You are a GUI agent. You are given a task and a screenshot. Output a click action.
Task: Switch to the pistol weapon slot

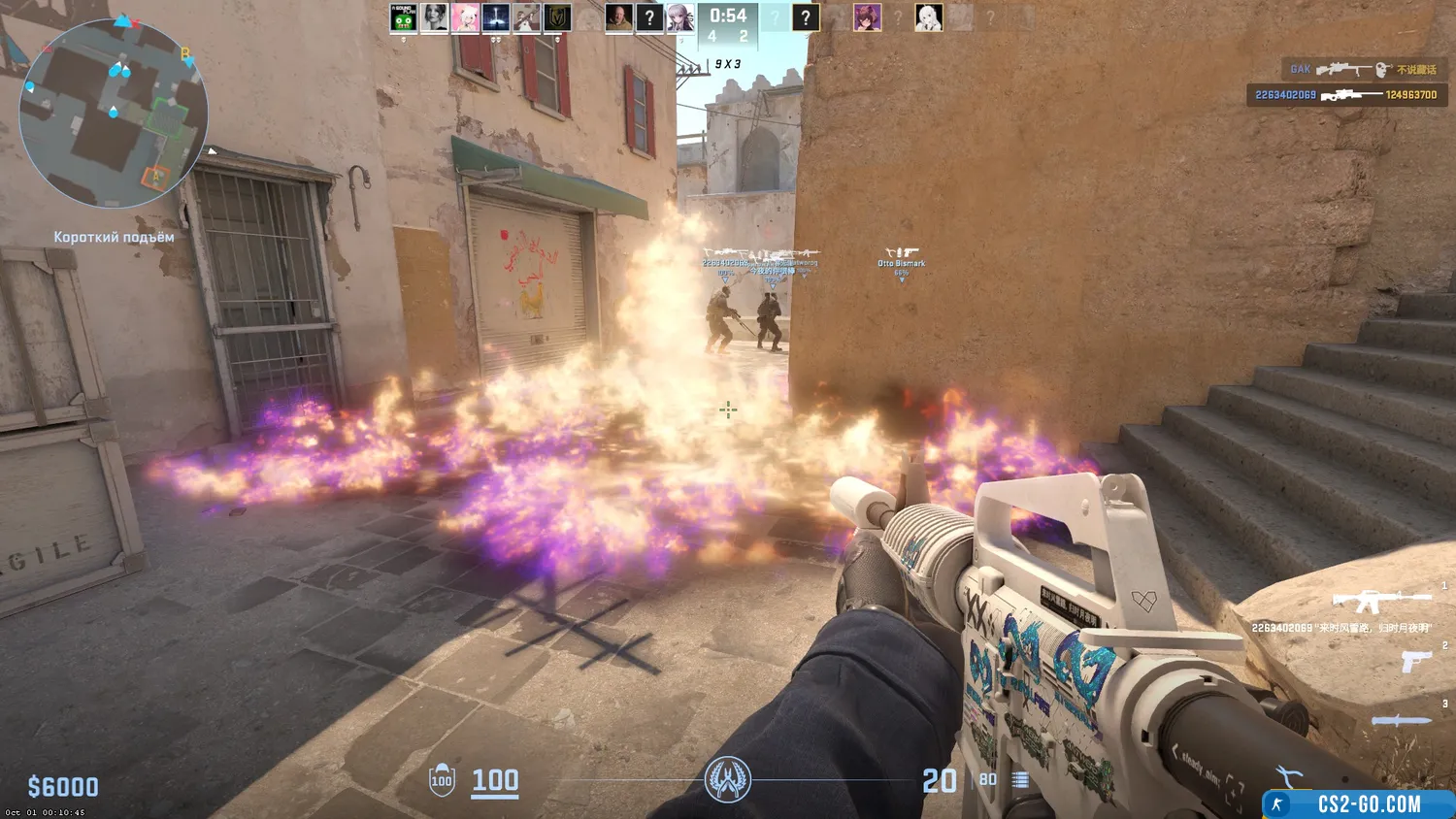[x=1416, y=661]
